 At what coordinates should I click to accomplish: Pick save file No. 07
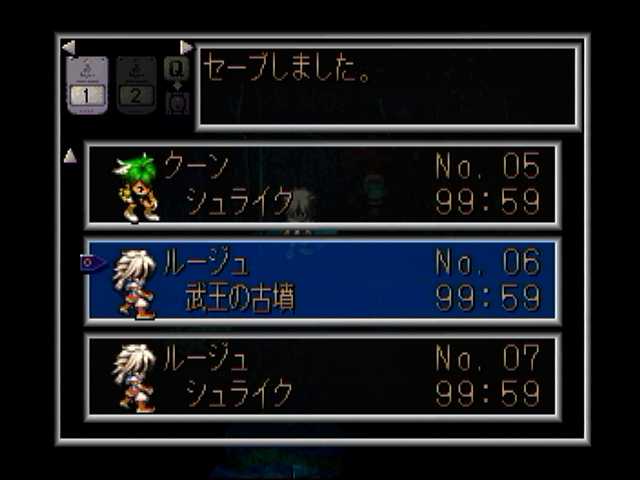click(322, 376)
